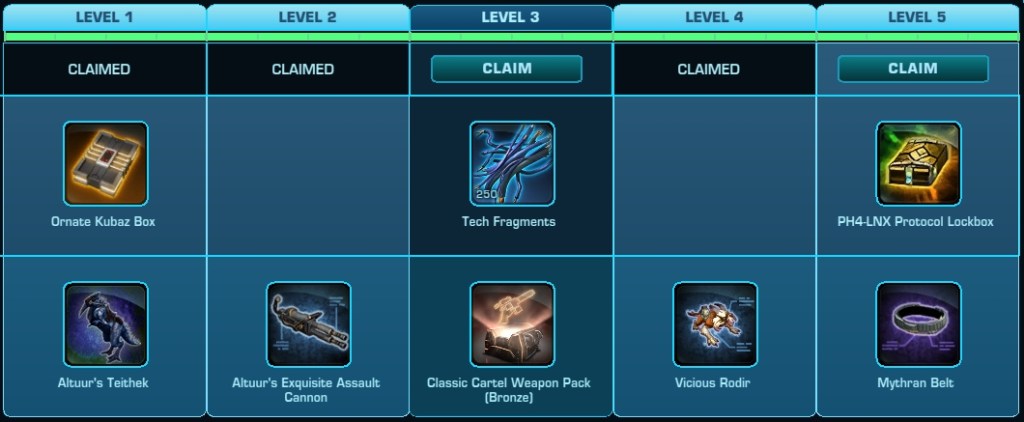Open the Classic Cartel Weapon Pack icon
Viewport: 1024px width, 422px height.
[512, 324]
